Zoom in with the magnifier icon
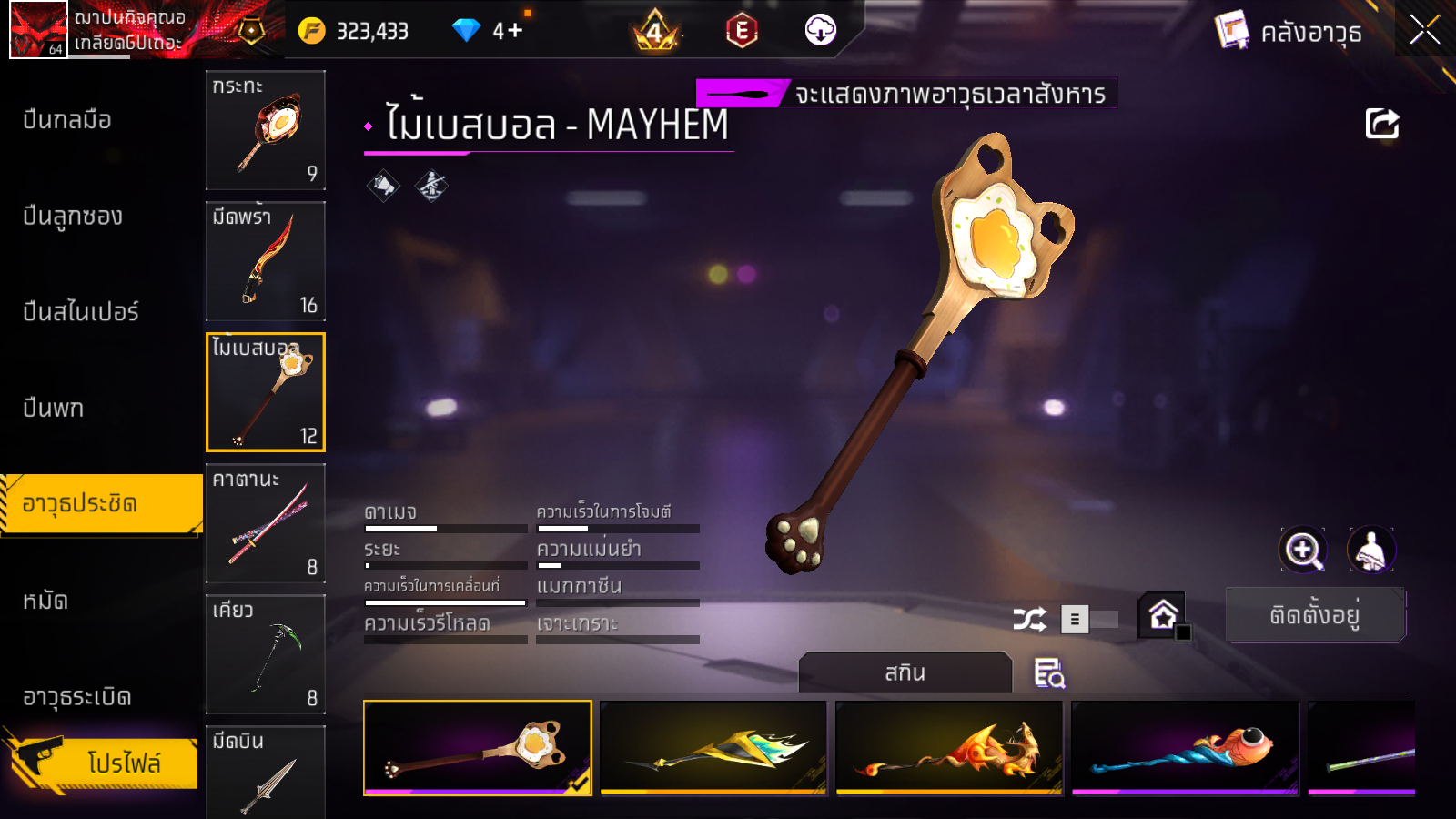 [1303, 550]
